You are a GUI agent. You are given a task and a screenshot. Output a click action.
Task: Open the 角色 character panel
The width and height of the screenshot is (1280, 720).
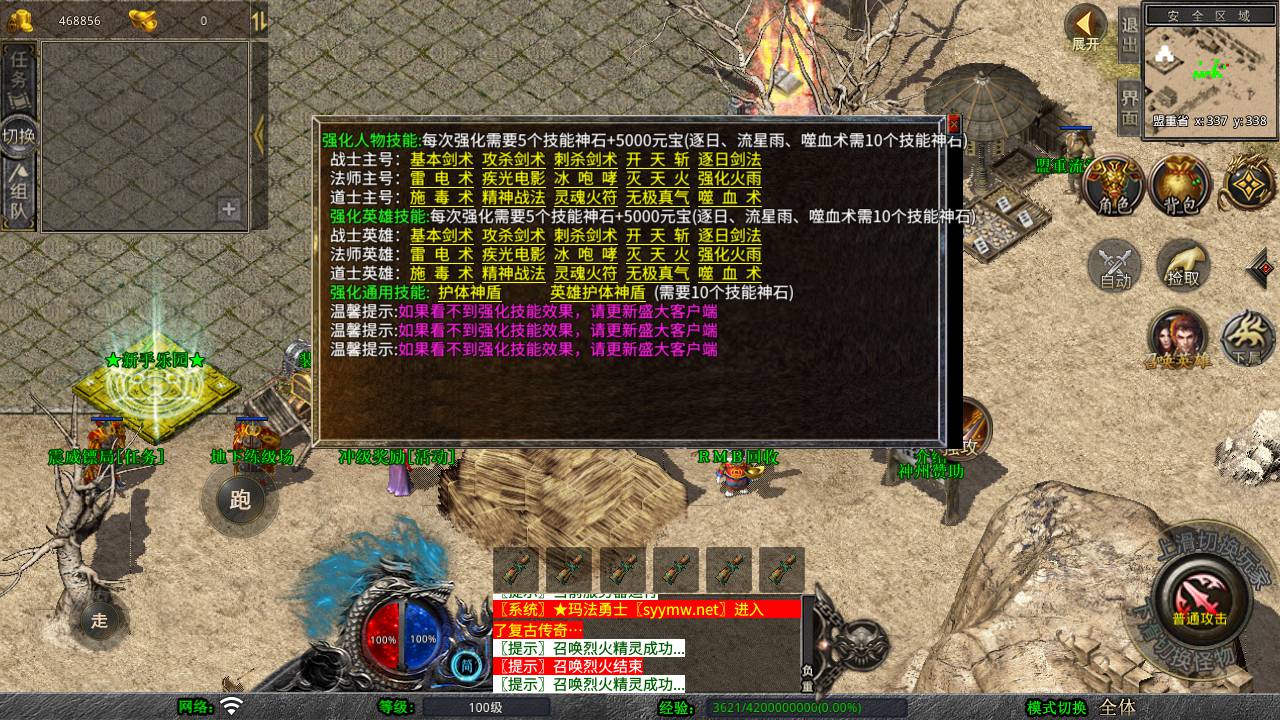pyautogui.click(x=1113, y=185)
